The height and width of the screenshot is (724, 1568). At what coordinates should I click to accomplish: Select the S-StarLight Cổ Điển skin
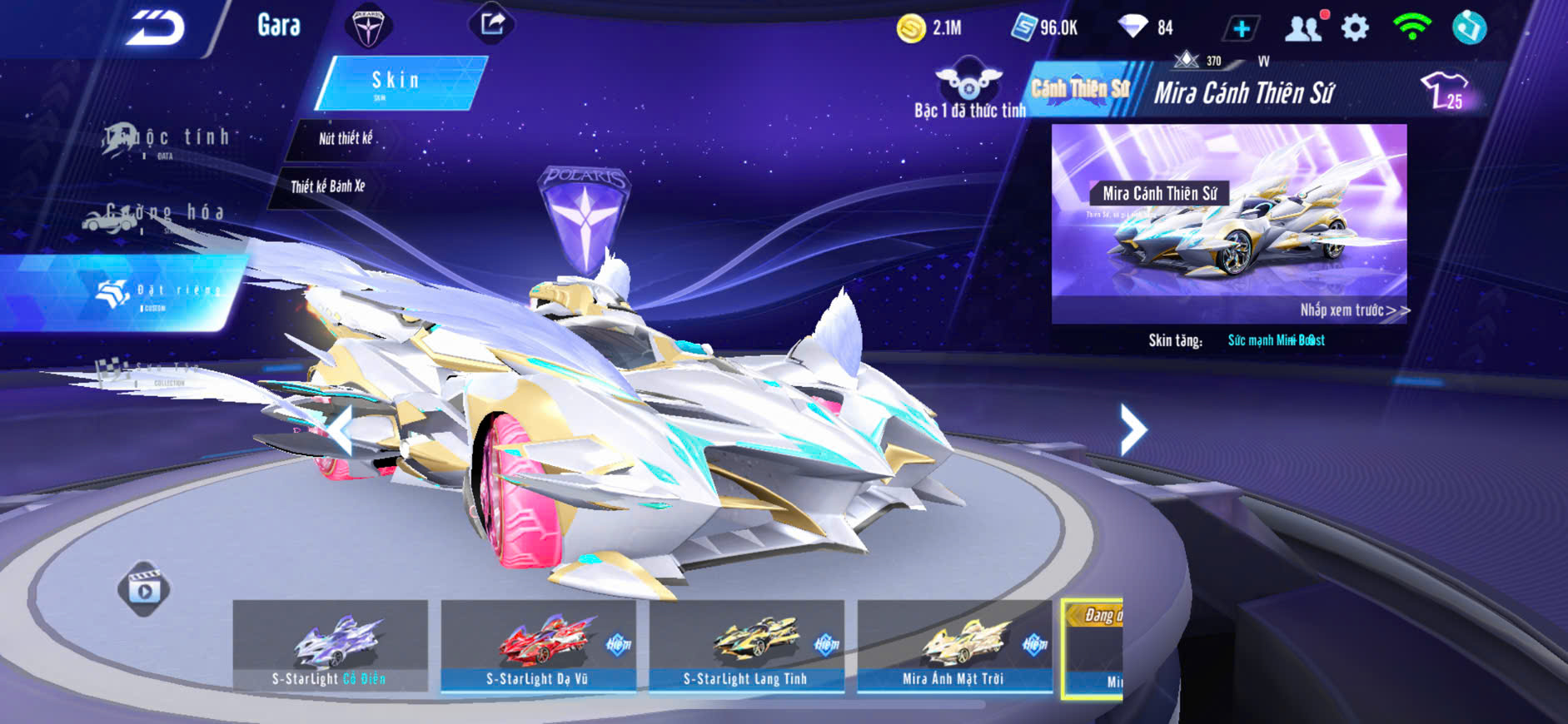point(330,646)
